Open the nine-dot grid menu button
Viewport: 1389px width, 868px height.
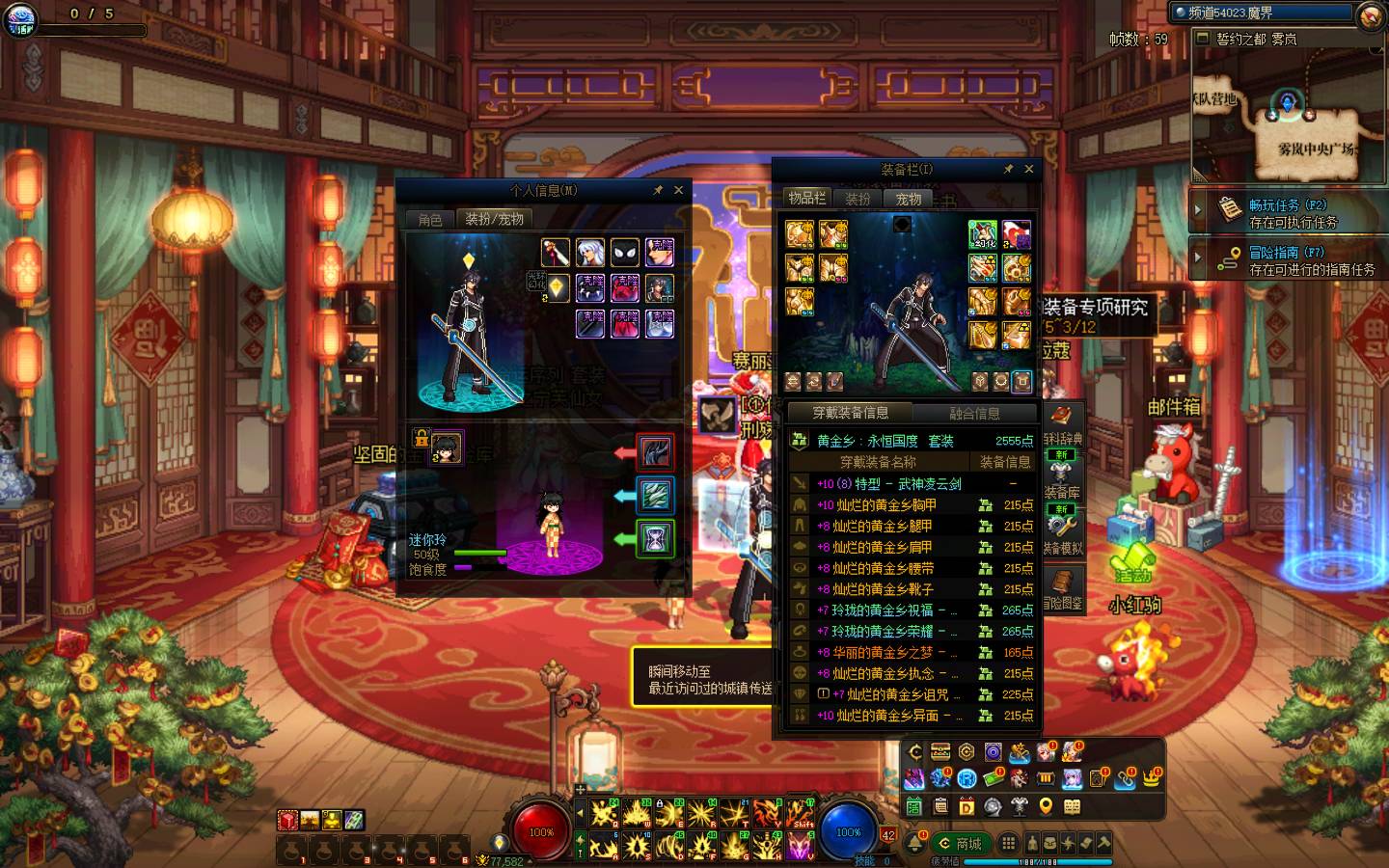1008,843
